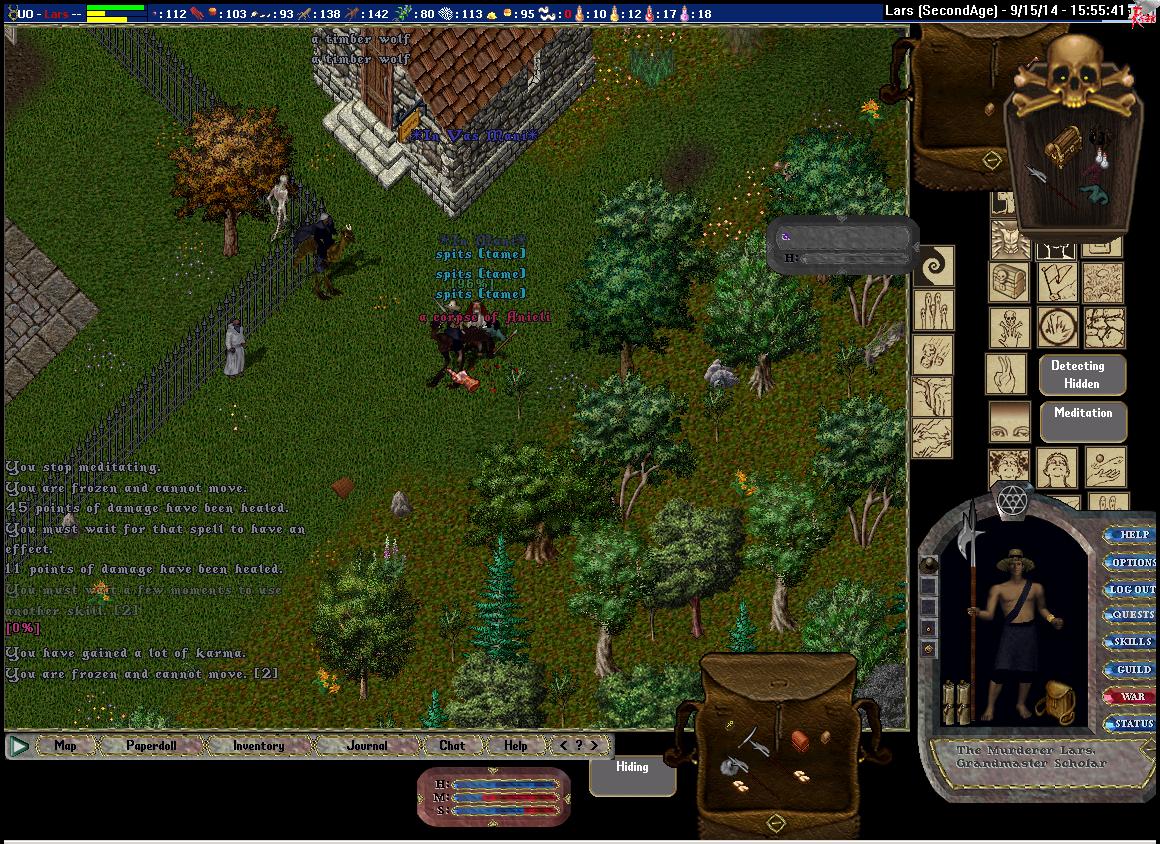1160x844 pixels.
Task: Use the Detecting Hidden skill button
Action: [x=1081, y=374]
